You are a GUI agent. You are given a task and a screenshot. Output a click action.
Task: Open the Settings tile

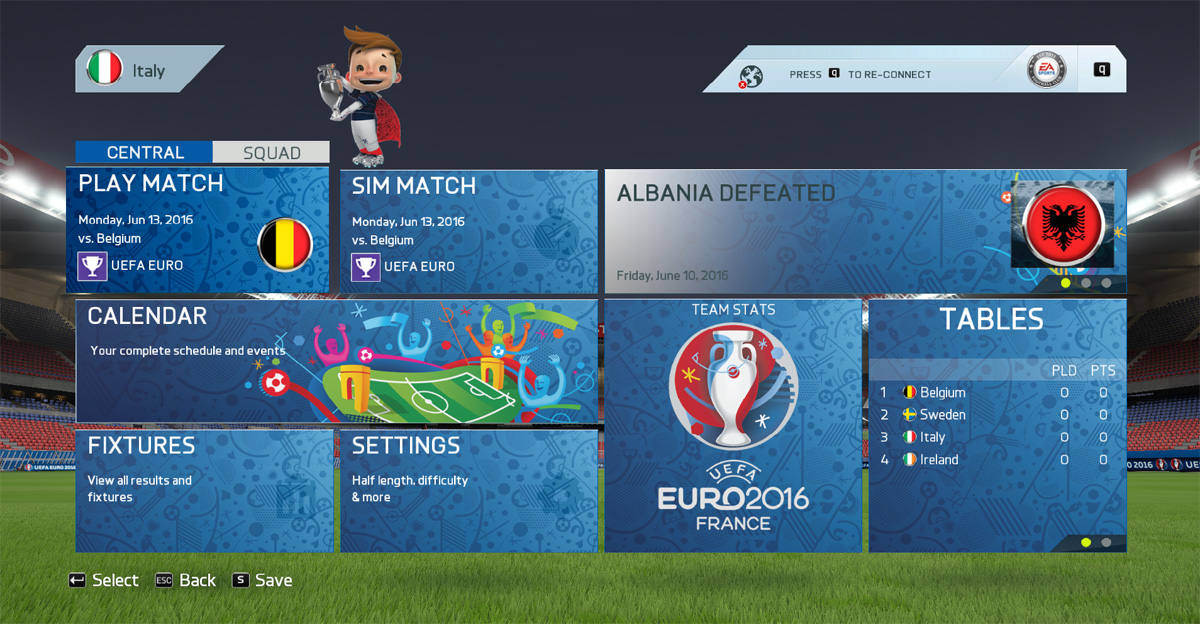[x=468, y=490]
